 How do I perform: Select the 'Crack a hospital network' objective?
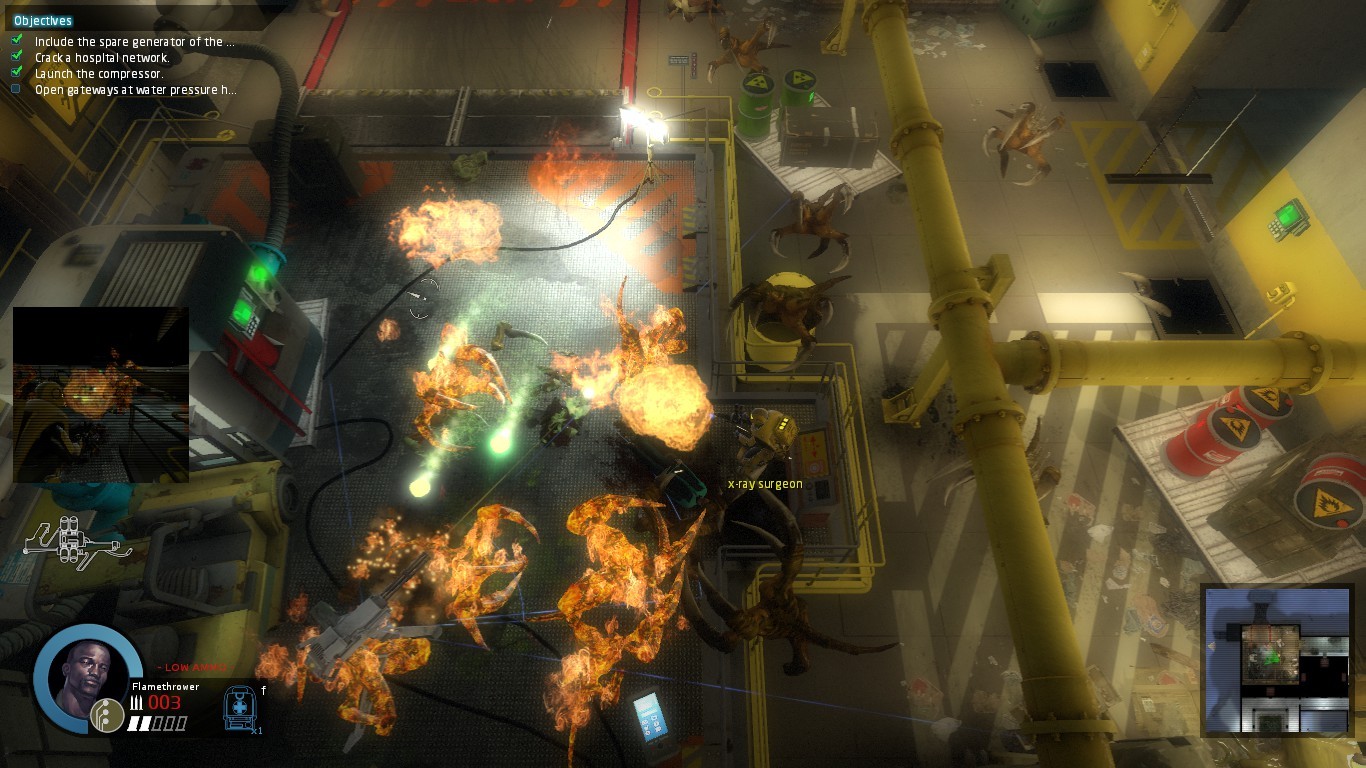click(102, 58)
